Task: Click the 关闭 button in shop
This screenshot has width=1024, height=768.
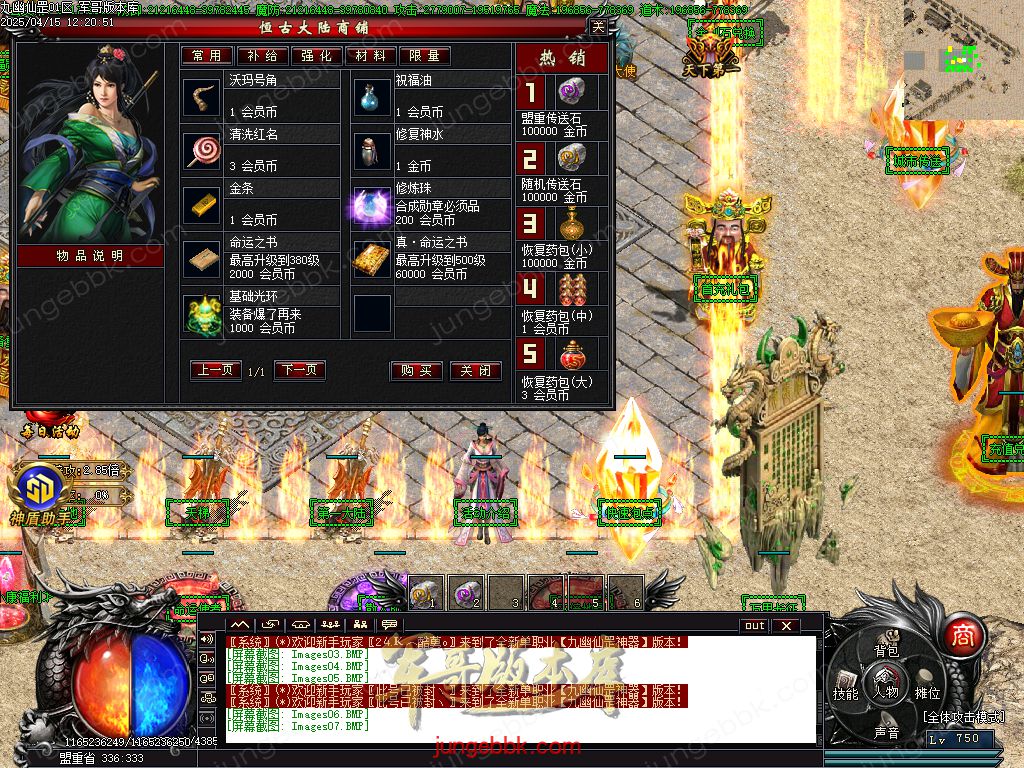Action: click(x=475, y=371)
